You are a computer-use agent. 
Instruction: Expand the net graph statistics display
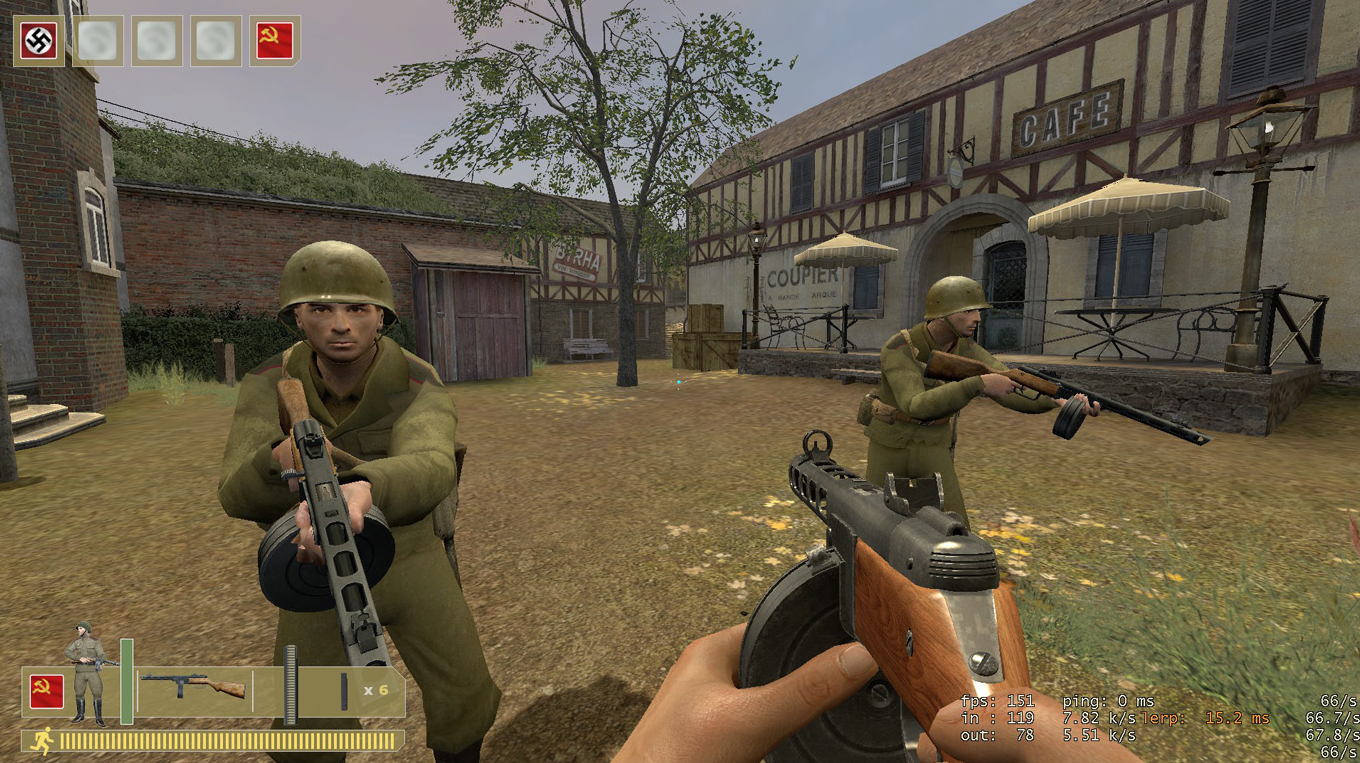tap(1100, 718)
